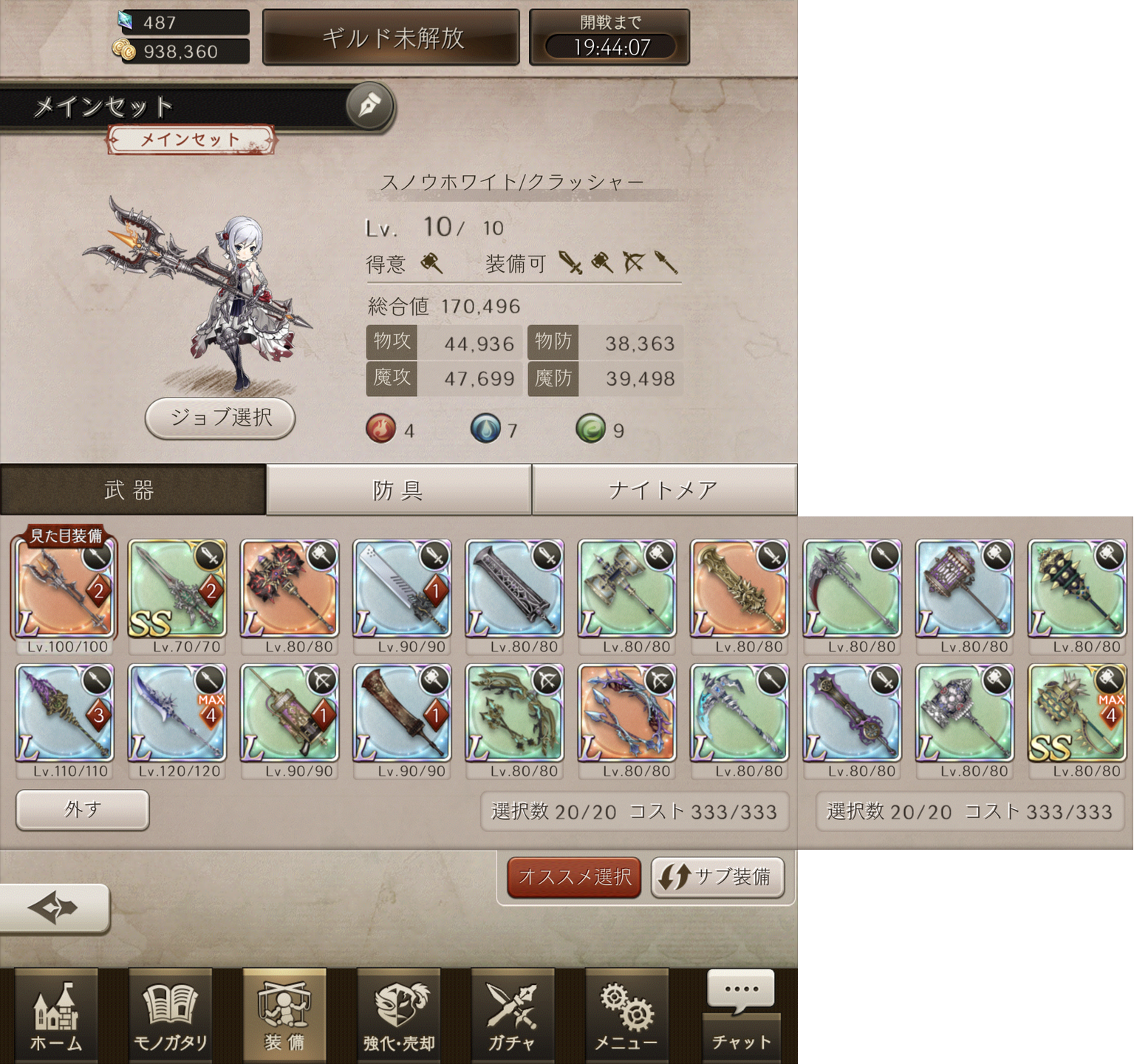Select the SS sword at Lv.70/70
The height and width of the screenshot is (1064, 1134).
click(x=177, y=590)
